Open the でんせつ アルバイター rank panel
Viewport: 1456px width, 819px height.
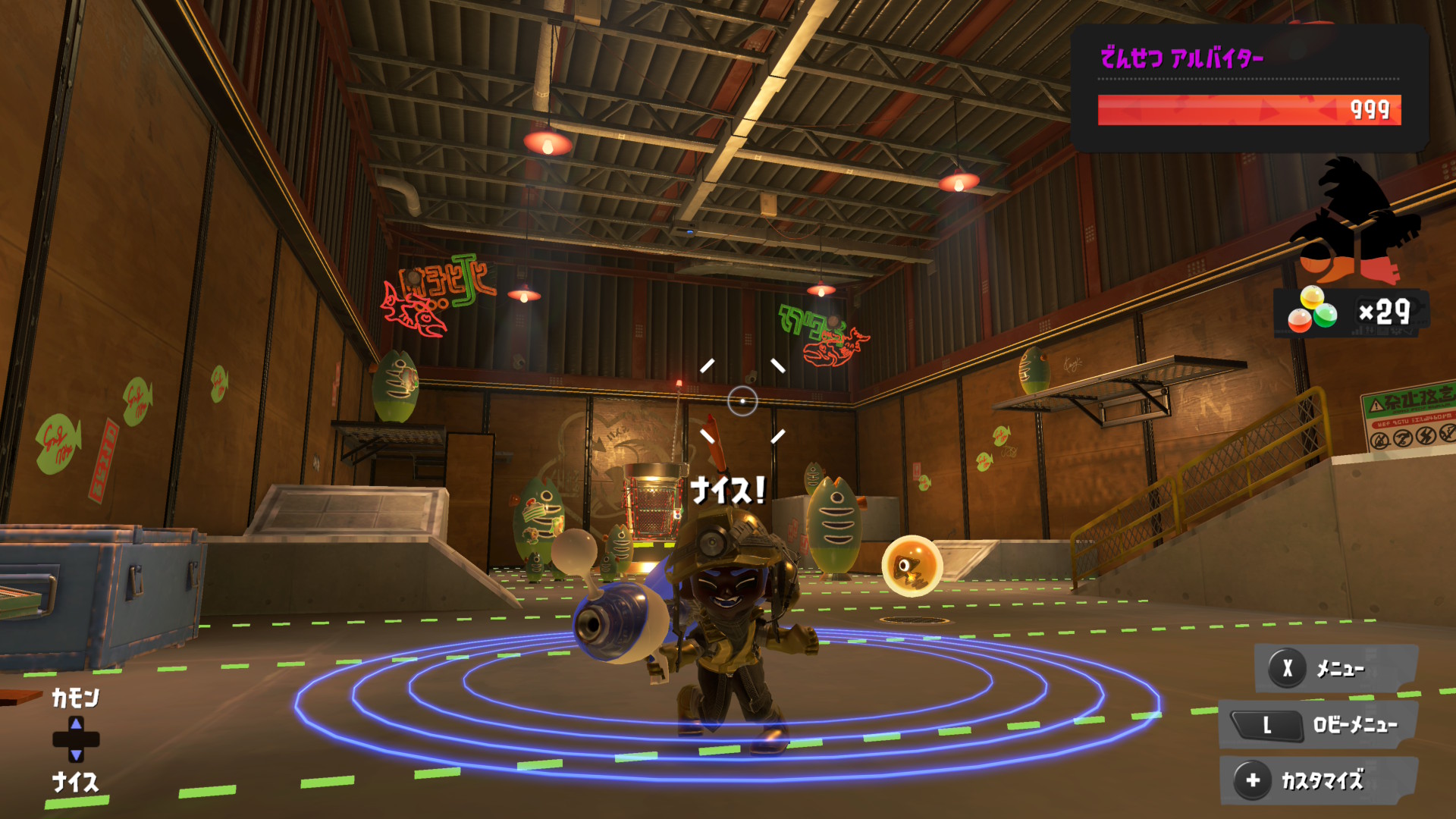pos(1248,87)
